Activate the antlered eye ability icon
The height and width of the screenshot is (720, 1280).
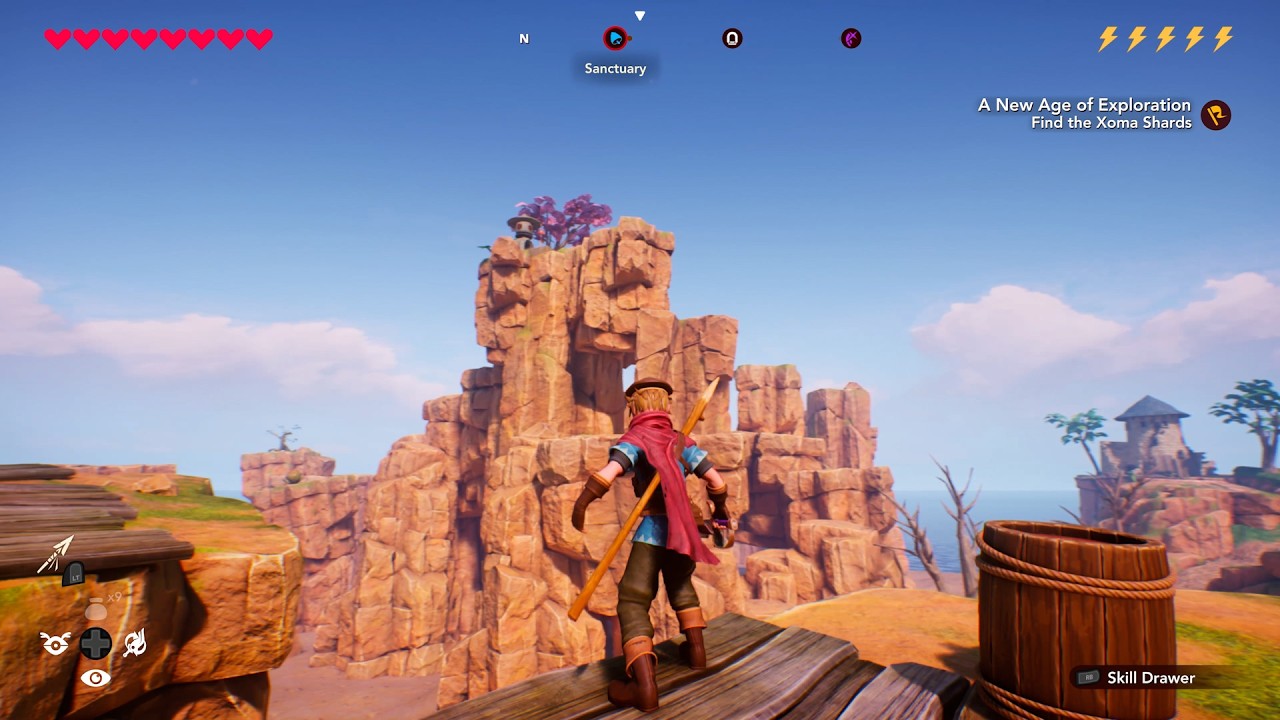[55, 644]
